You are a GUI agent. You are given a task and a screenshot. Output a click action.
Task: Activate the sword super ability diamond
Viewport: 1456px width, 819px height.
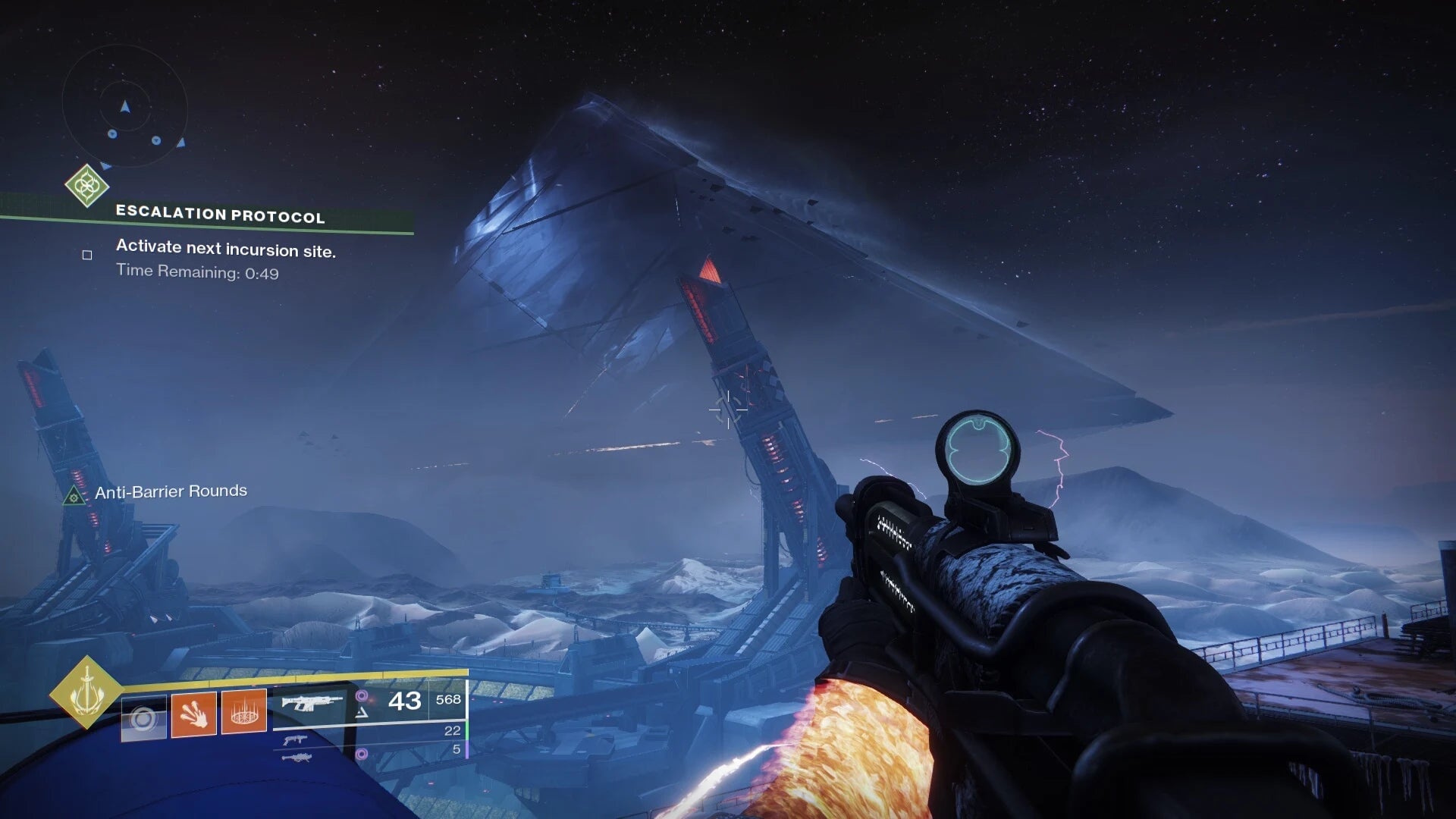[x=86, y=692]
